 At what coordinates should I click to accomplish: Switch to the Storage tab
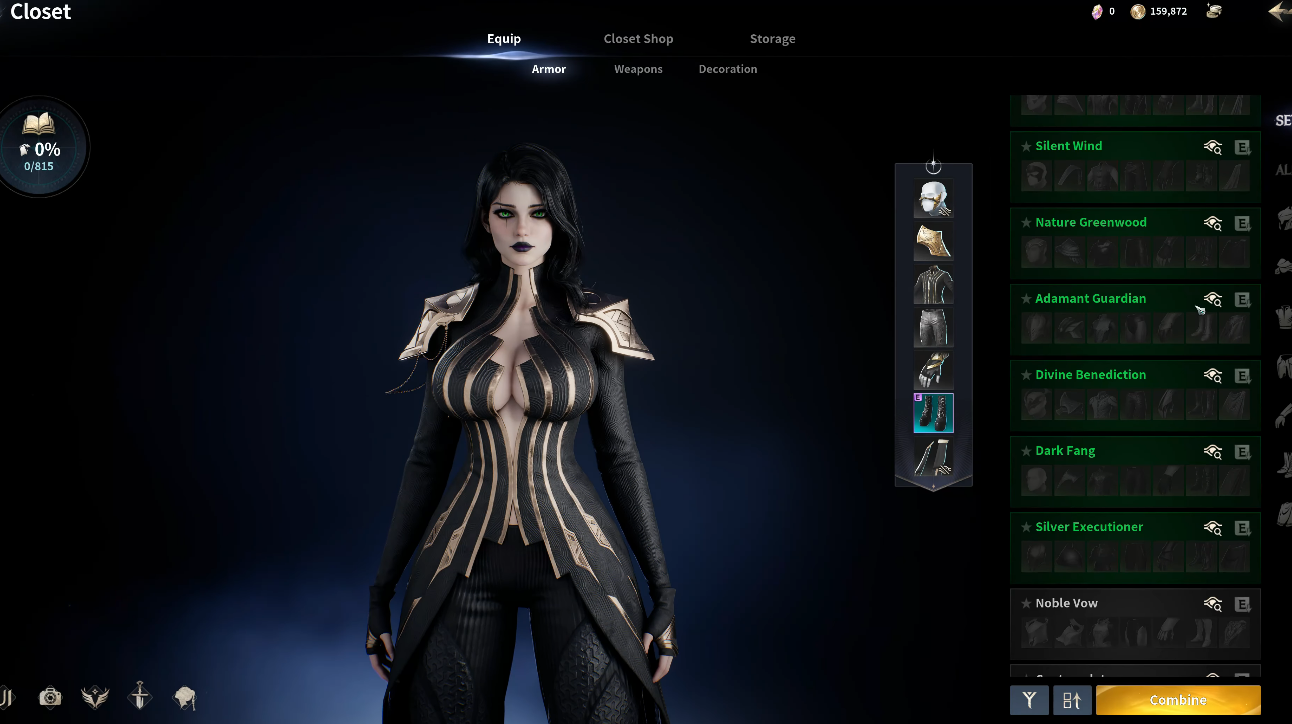click(772, 39)
